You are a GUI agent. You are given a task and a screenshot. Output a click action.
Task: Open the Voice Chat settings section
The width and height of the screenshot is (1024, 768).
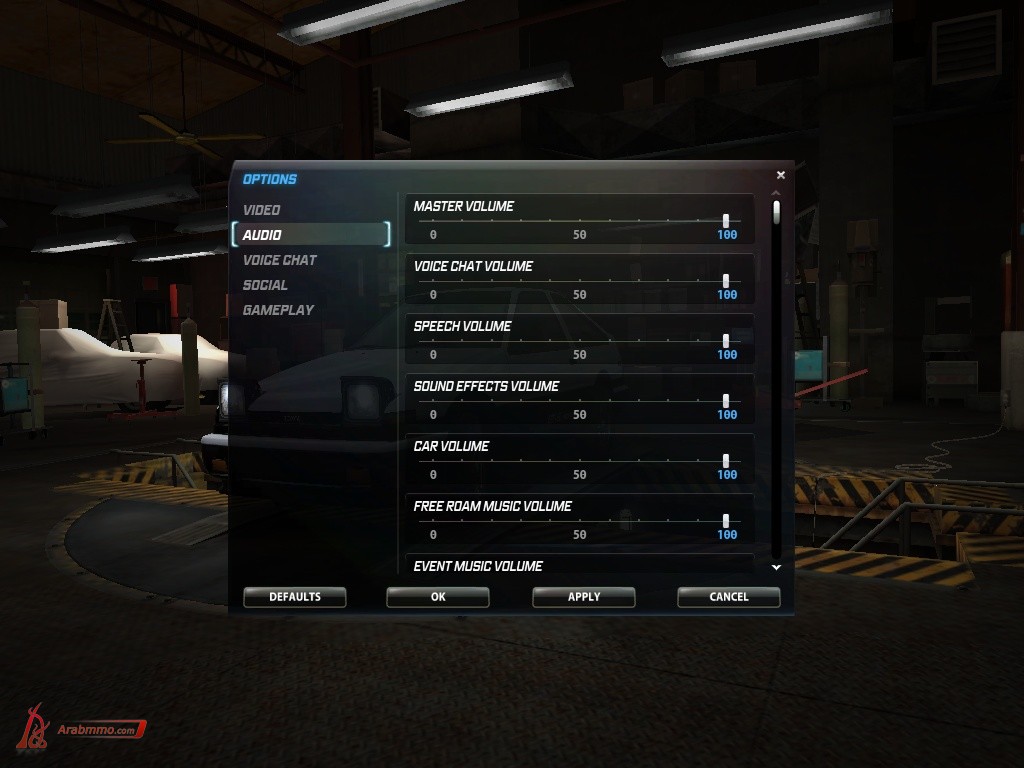coord(280,260)
